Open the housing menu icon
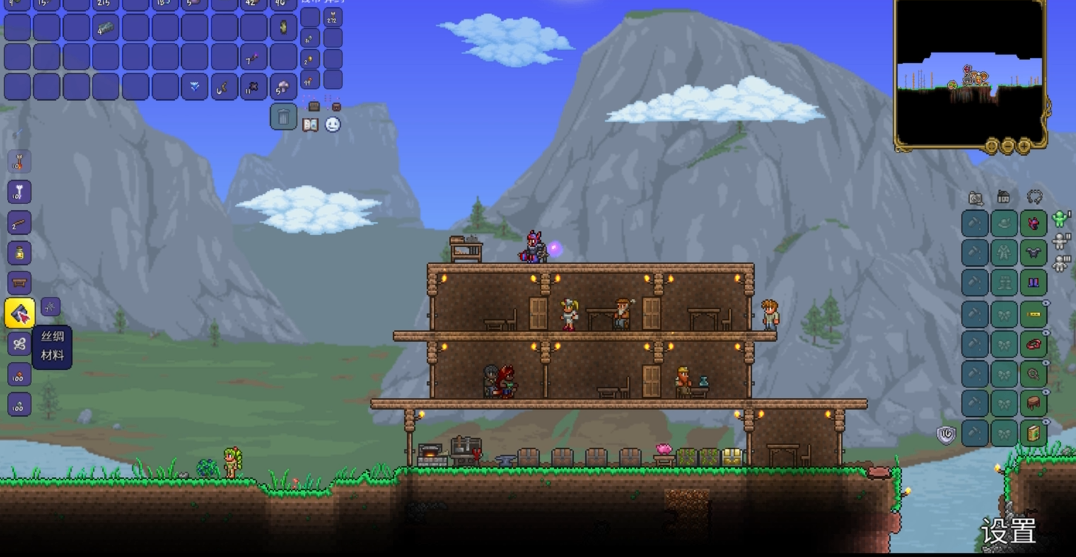Image resolution: width=1076 pixels, height=557 pixels. tap(1004, 198)
